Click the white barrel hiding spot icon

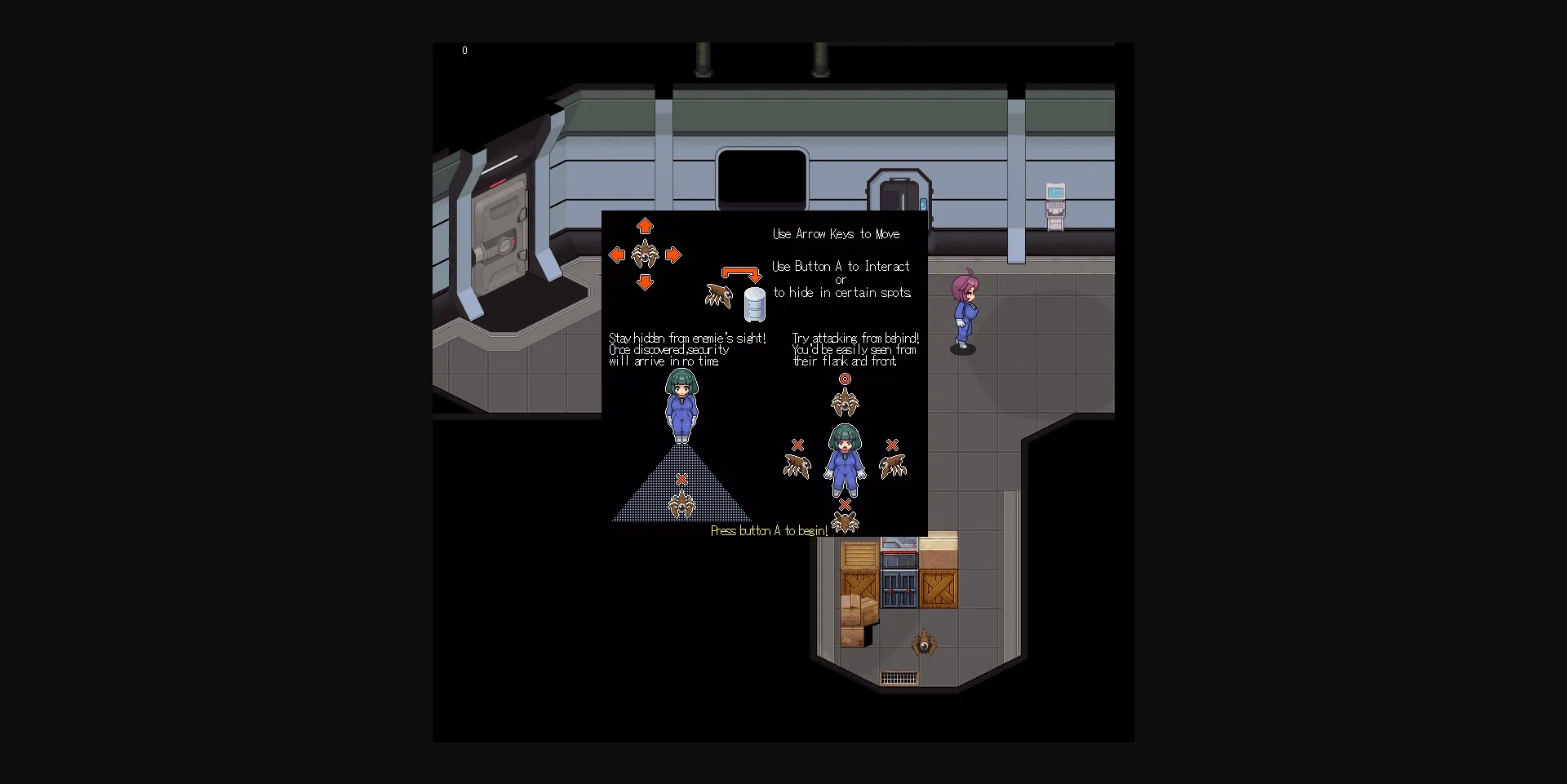coord(754,306)
